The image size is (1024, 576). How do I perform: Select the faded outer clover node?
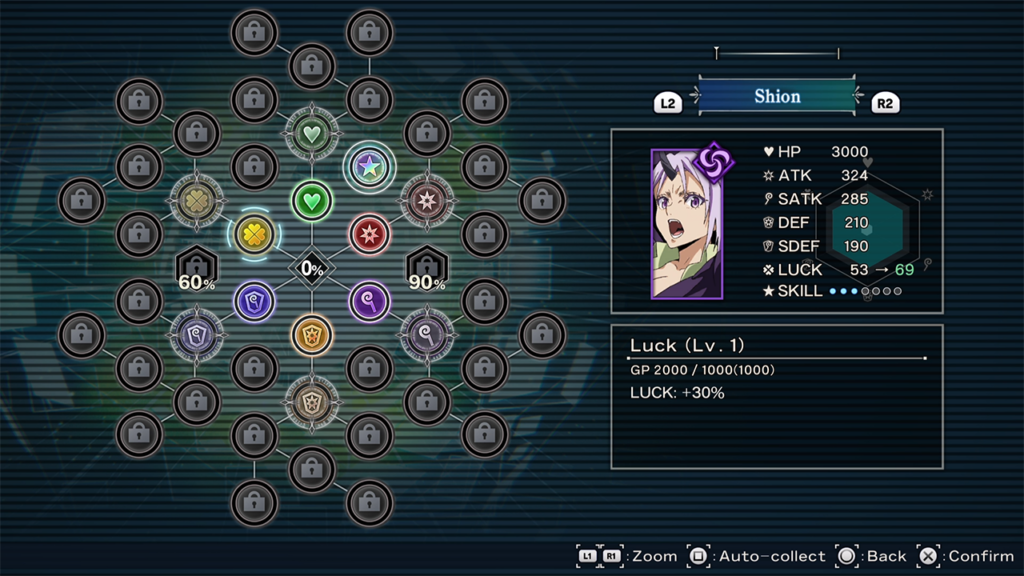197,201
